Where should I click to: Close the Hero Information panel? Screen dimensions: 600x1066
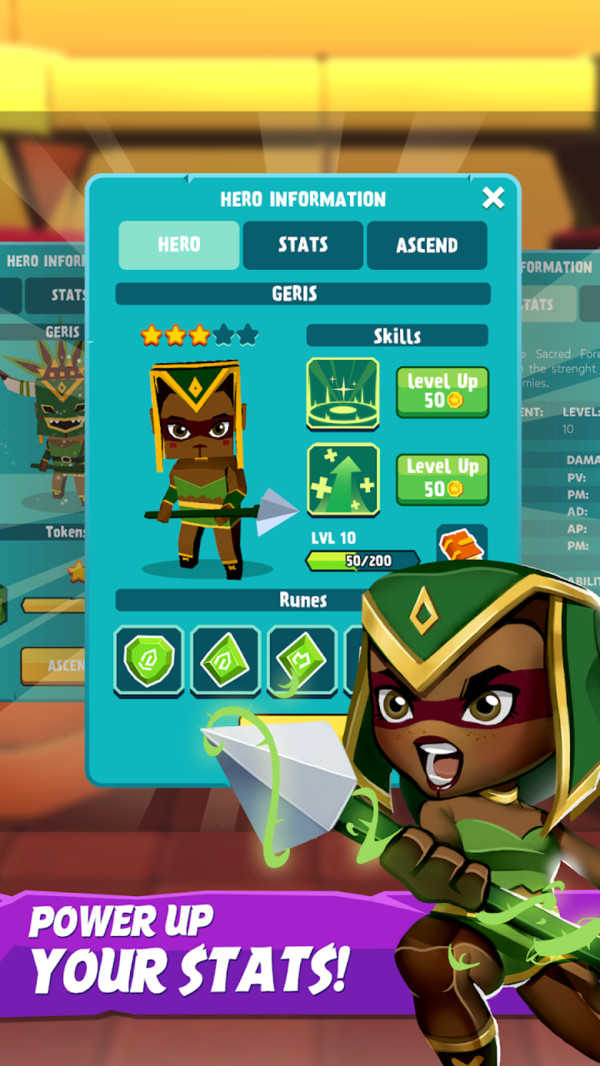tap(493, 198)
